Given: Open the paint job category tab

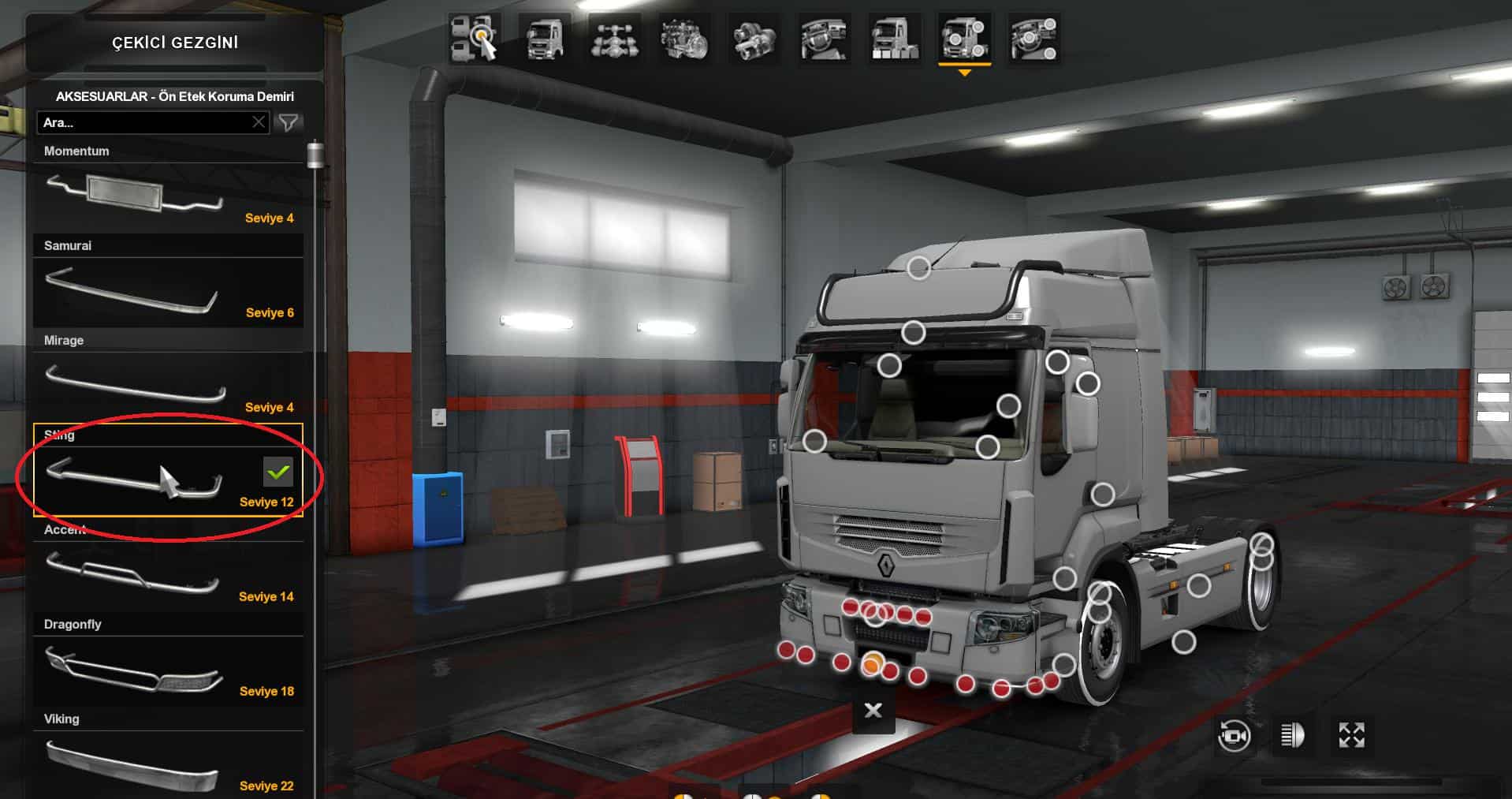Looking at the screenshot, I should pyautogui.click(x=894, y=39).
